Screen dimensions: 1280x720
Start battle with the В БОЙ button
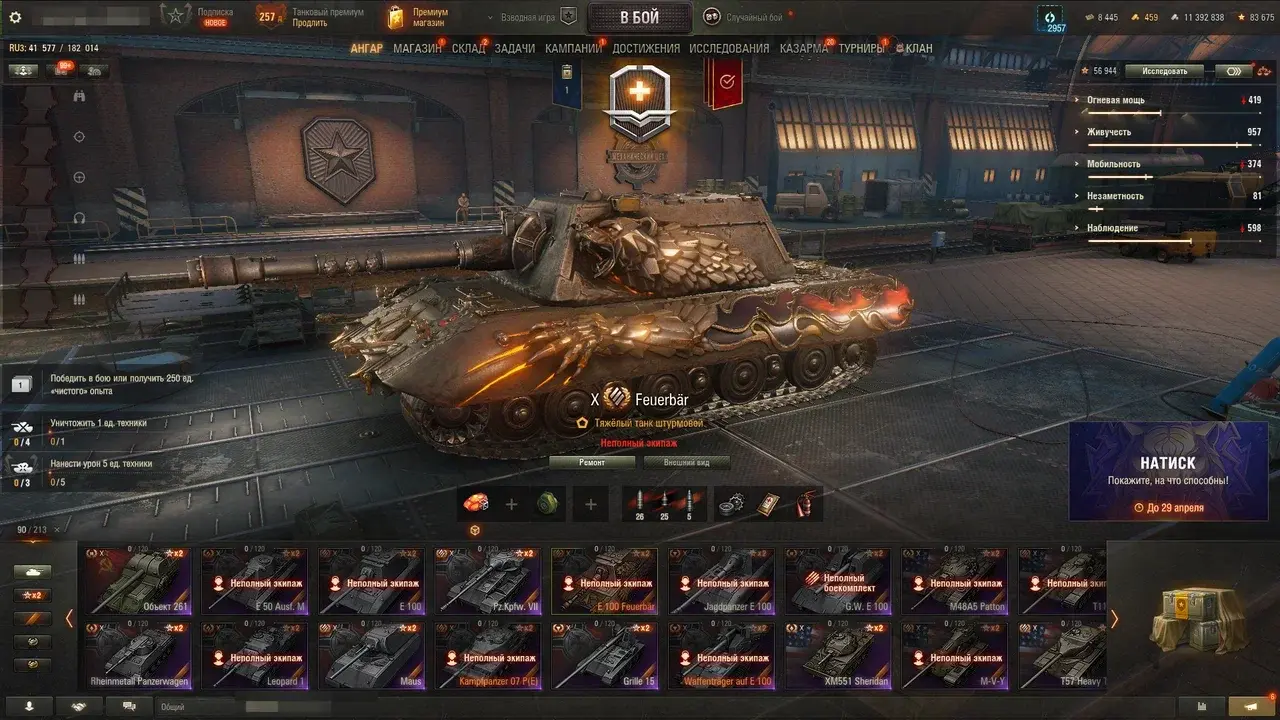[x=639, y=17]
